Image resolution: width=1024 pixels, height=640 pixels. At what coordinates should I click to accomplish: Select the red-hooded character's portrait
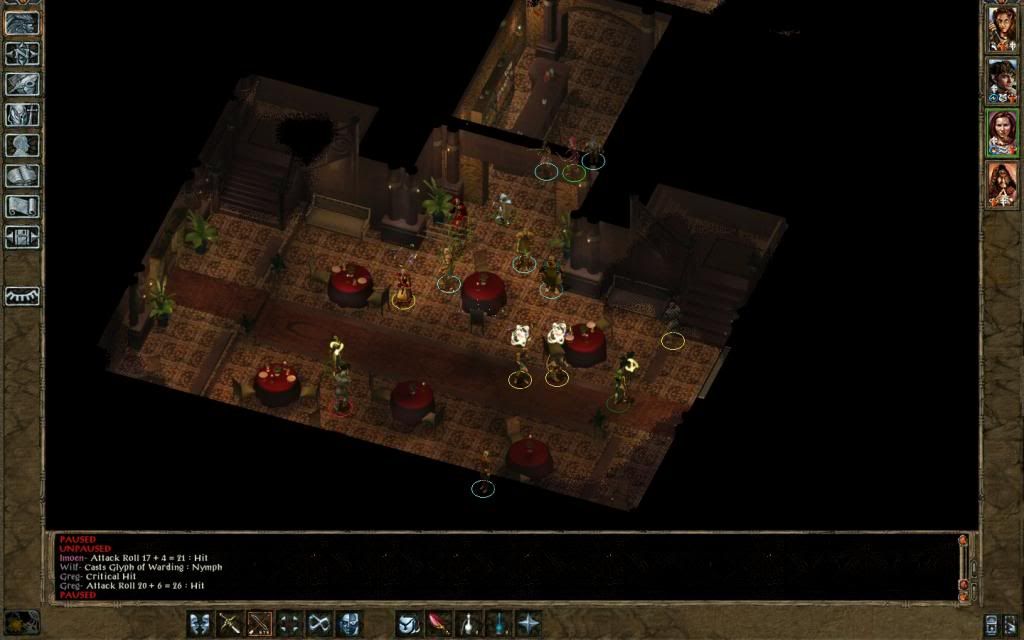click(1002, 185)
